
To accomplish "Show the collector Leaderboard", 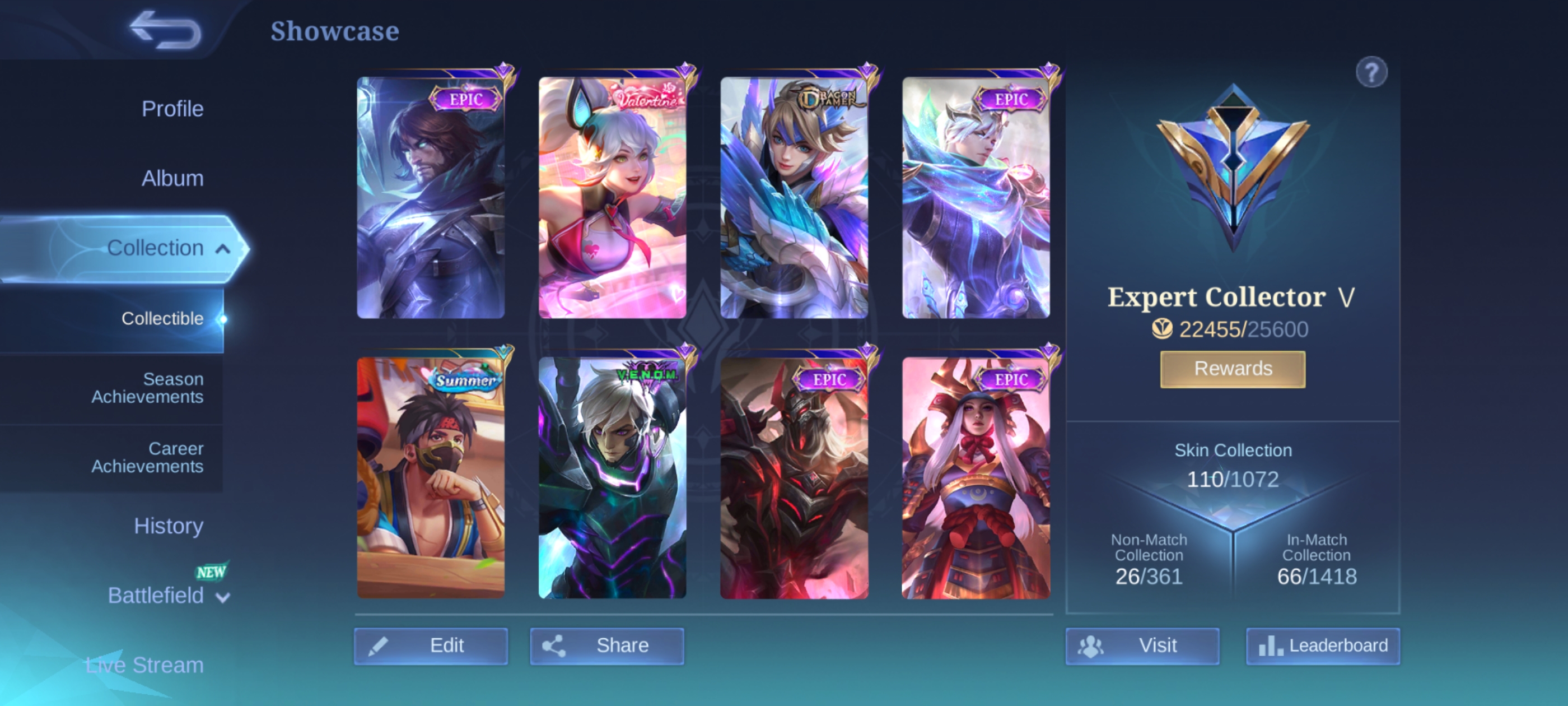I will click(x=1322, y=645).
